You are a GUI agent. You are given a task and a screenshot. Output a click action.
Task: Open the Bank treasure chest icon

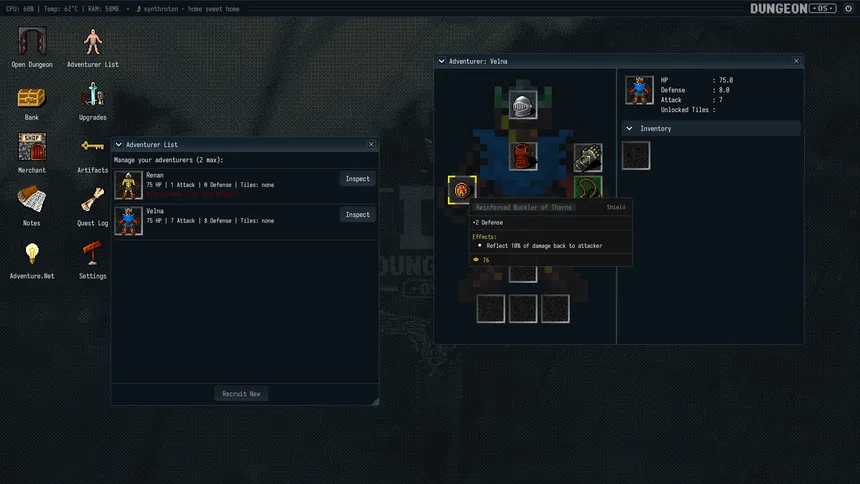(x=32, y=96)
